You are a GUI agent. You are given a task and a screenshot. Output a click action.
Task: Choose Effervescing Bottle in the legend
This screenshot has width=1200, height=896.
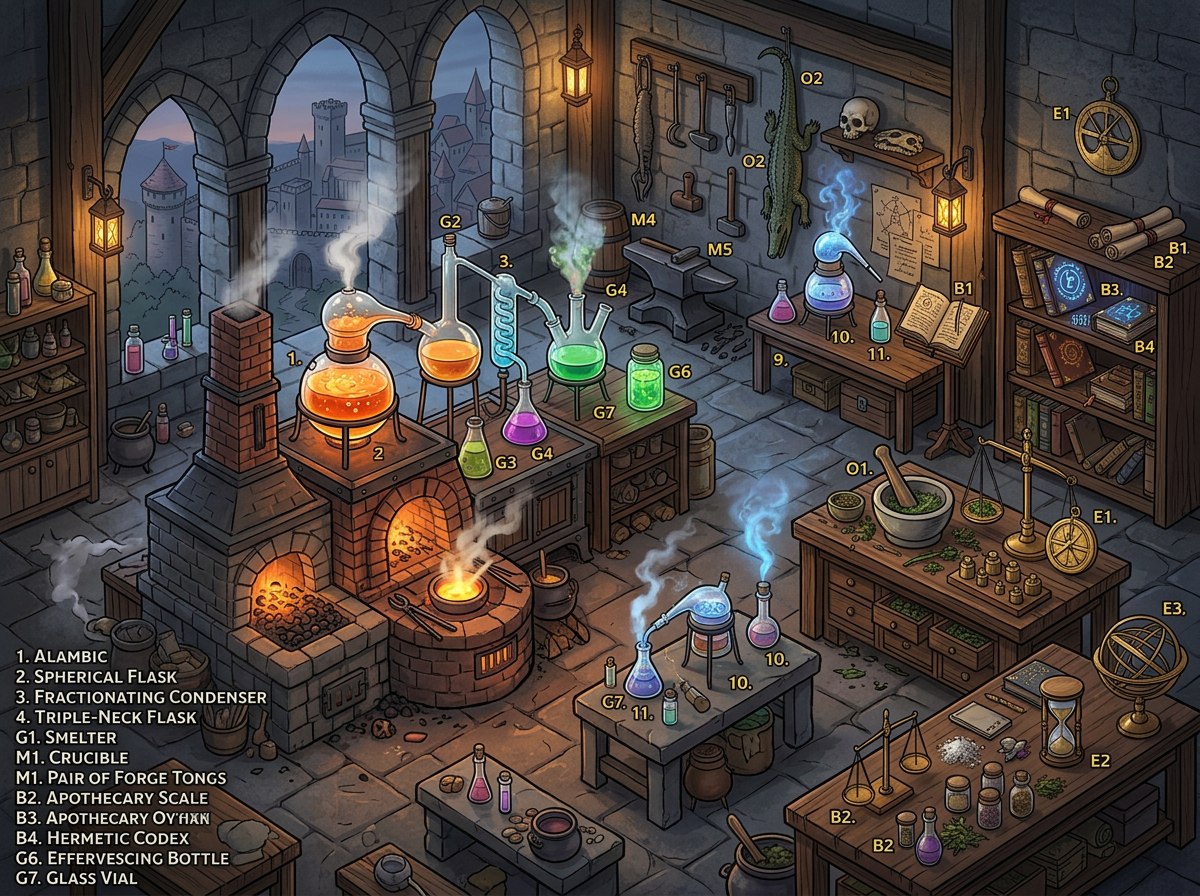123,858
